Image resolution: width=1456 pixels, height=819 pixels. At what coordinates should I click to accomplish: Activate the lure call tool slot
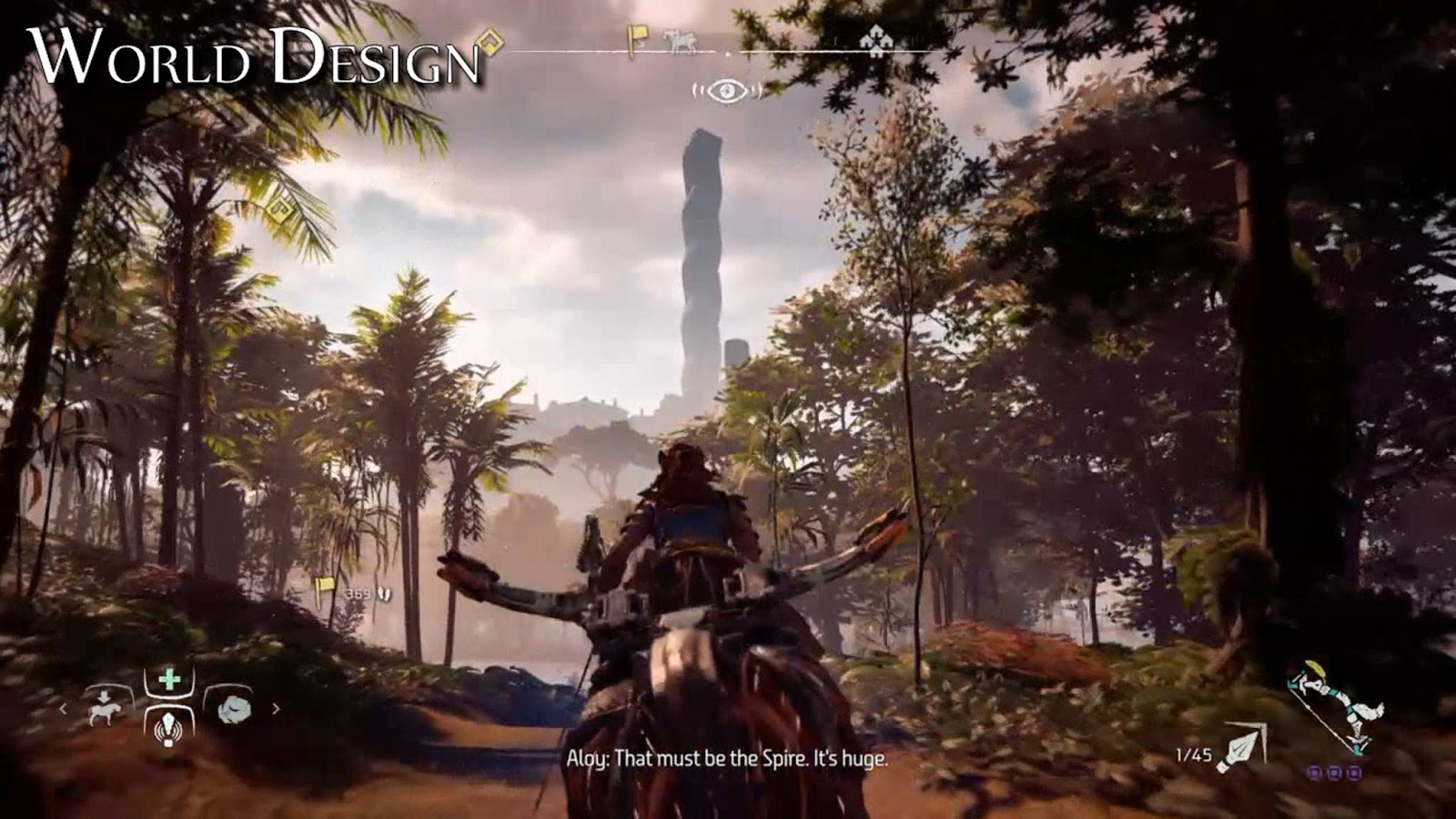tap(169, 726)
